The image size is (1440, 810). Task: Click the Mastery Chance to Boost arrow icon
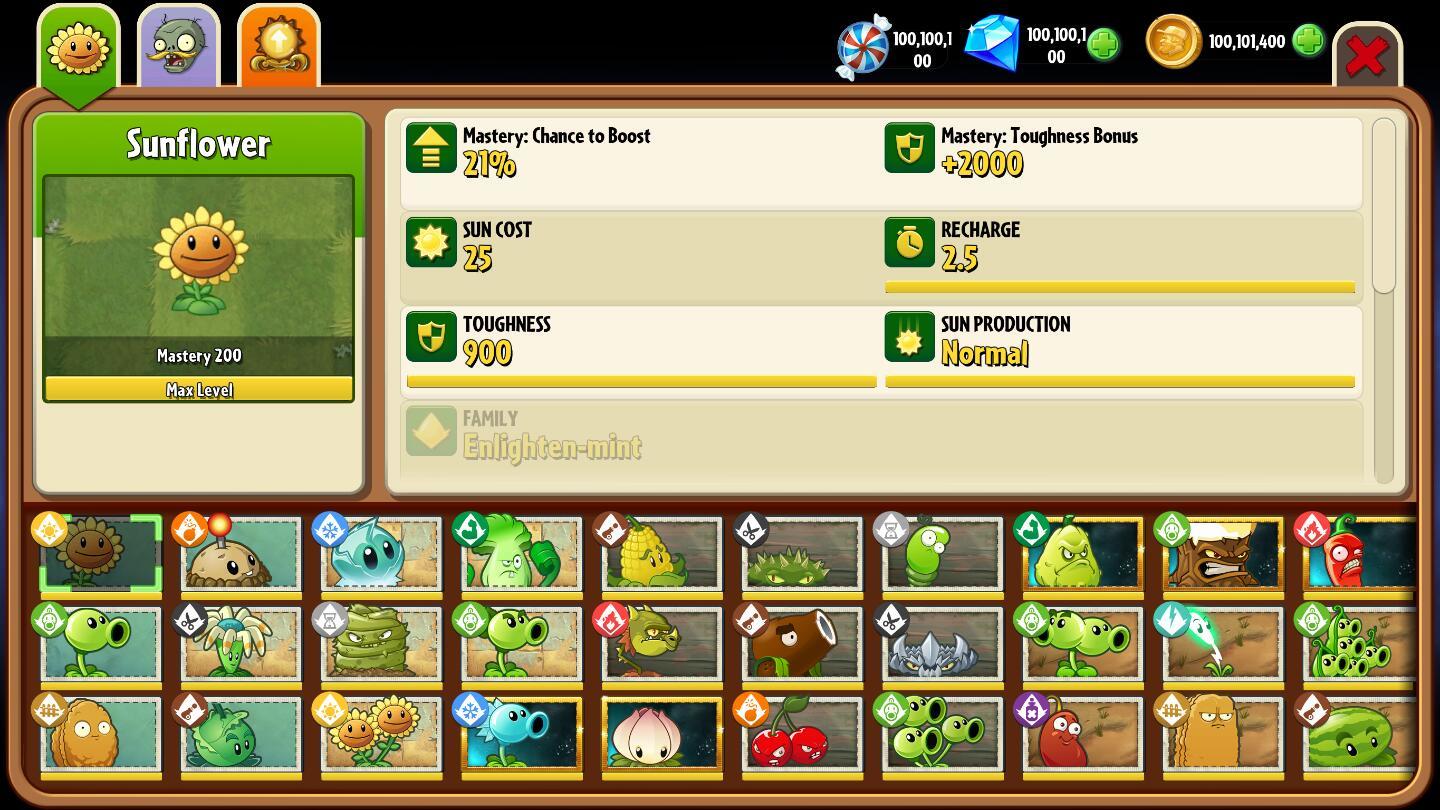tap(431, 148)
